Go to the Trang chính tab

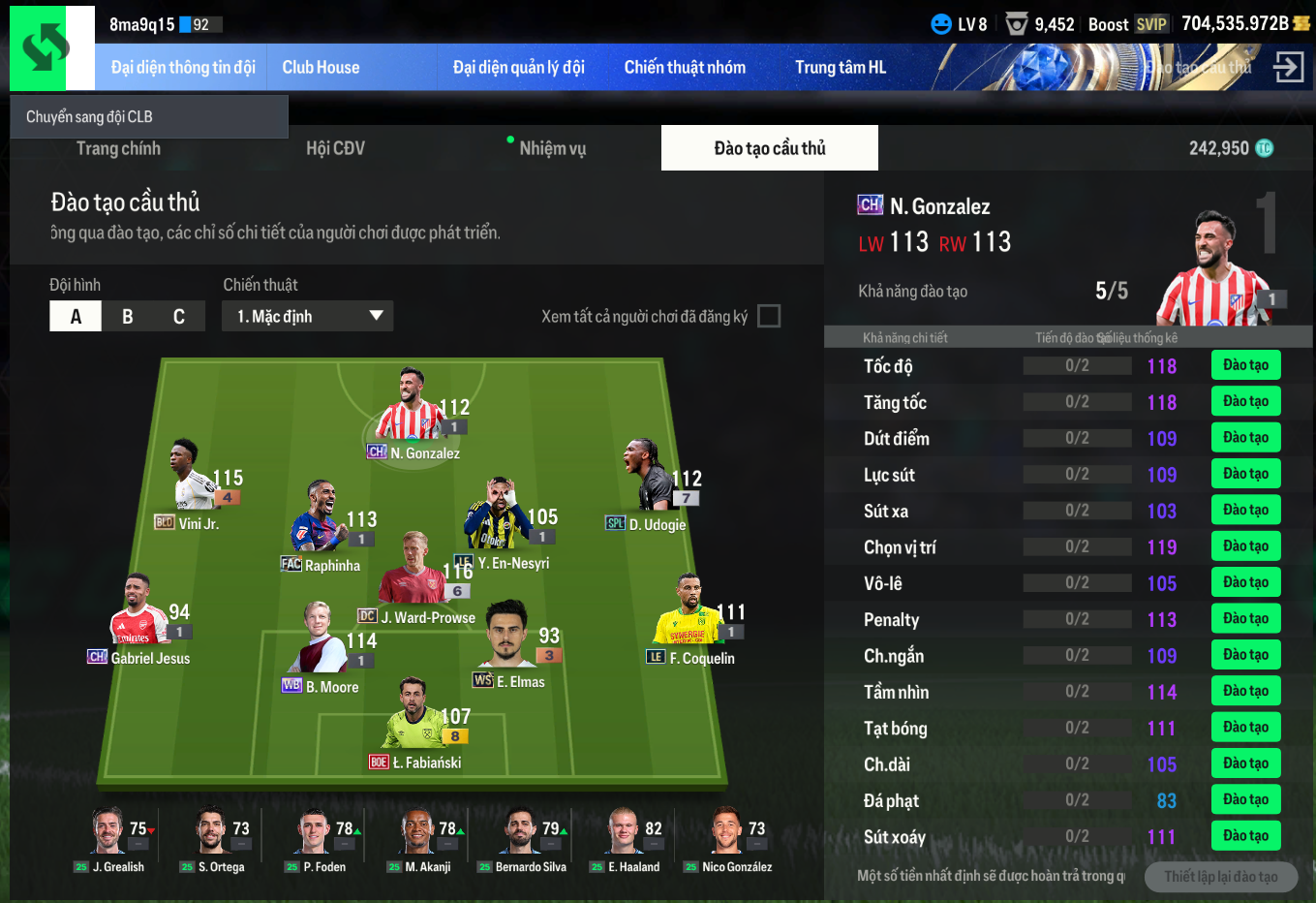pos(118,148)
